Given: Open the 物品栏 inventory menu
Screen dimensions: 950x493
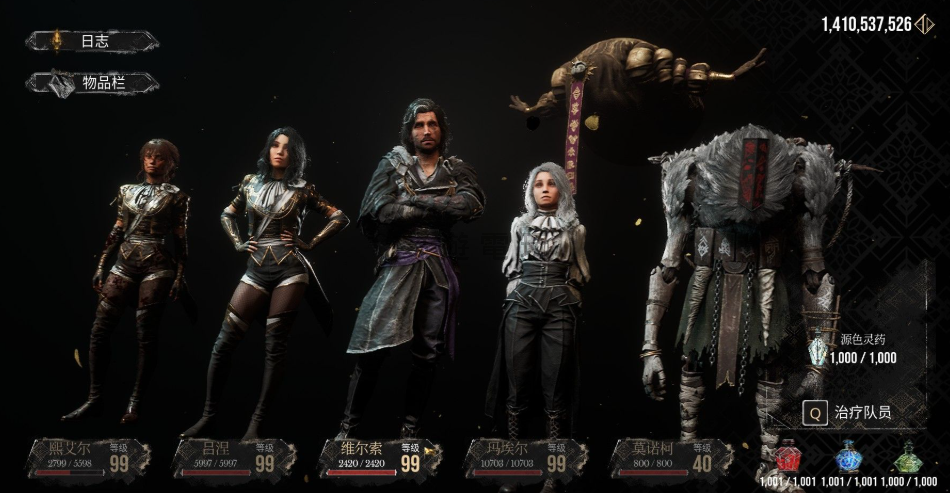Looking at the screenshot, I should coord(92,83).
